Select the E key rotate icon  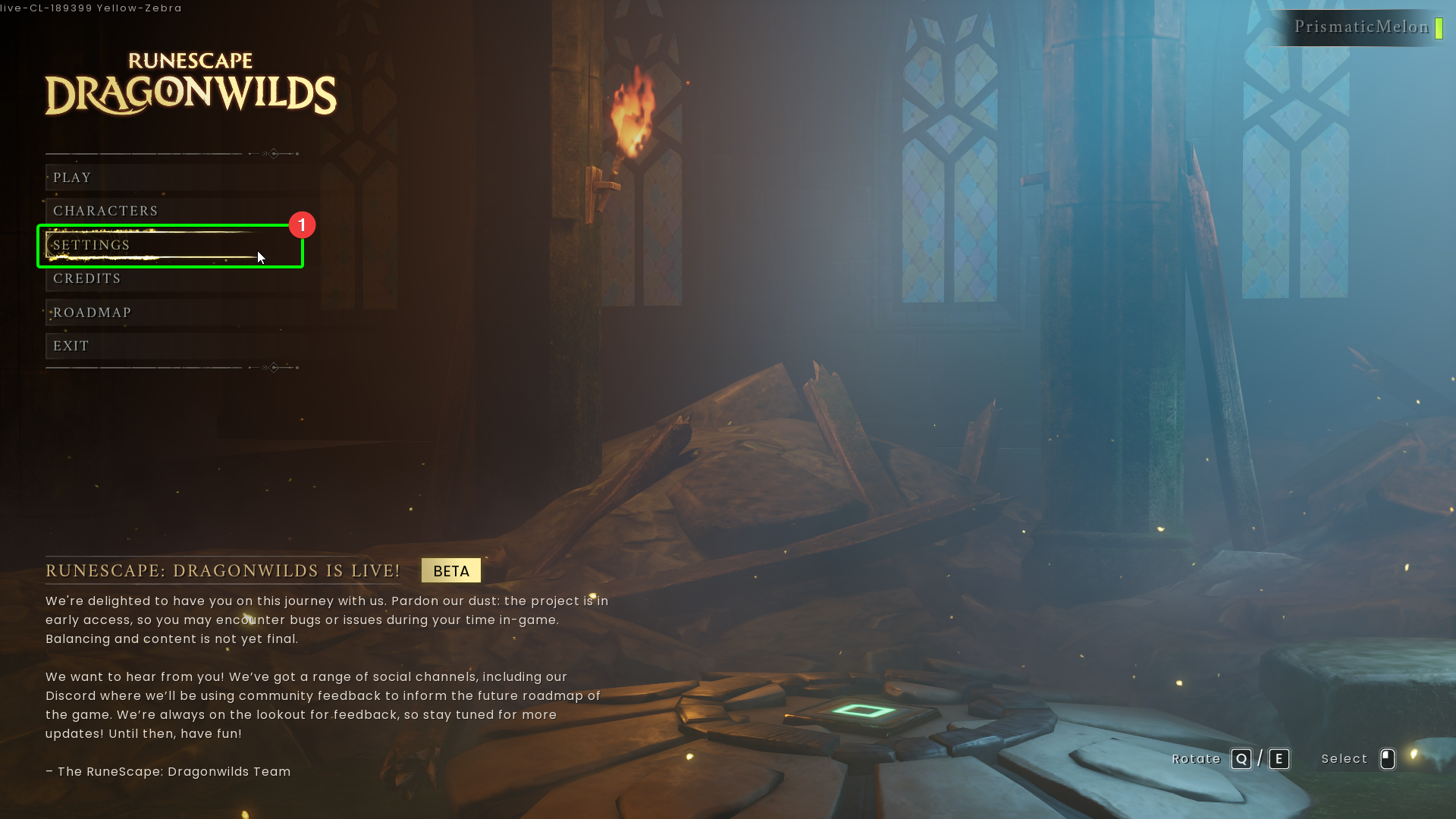click(x=1279, y=758)
